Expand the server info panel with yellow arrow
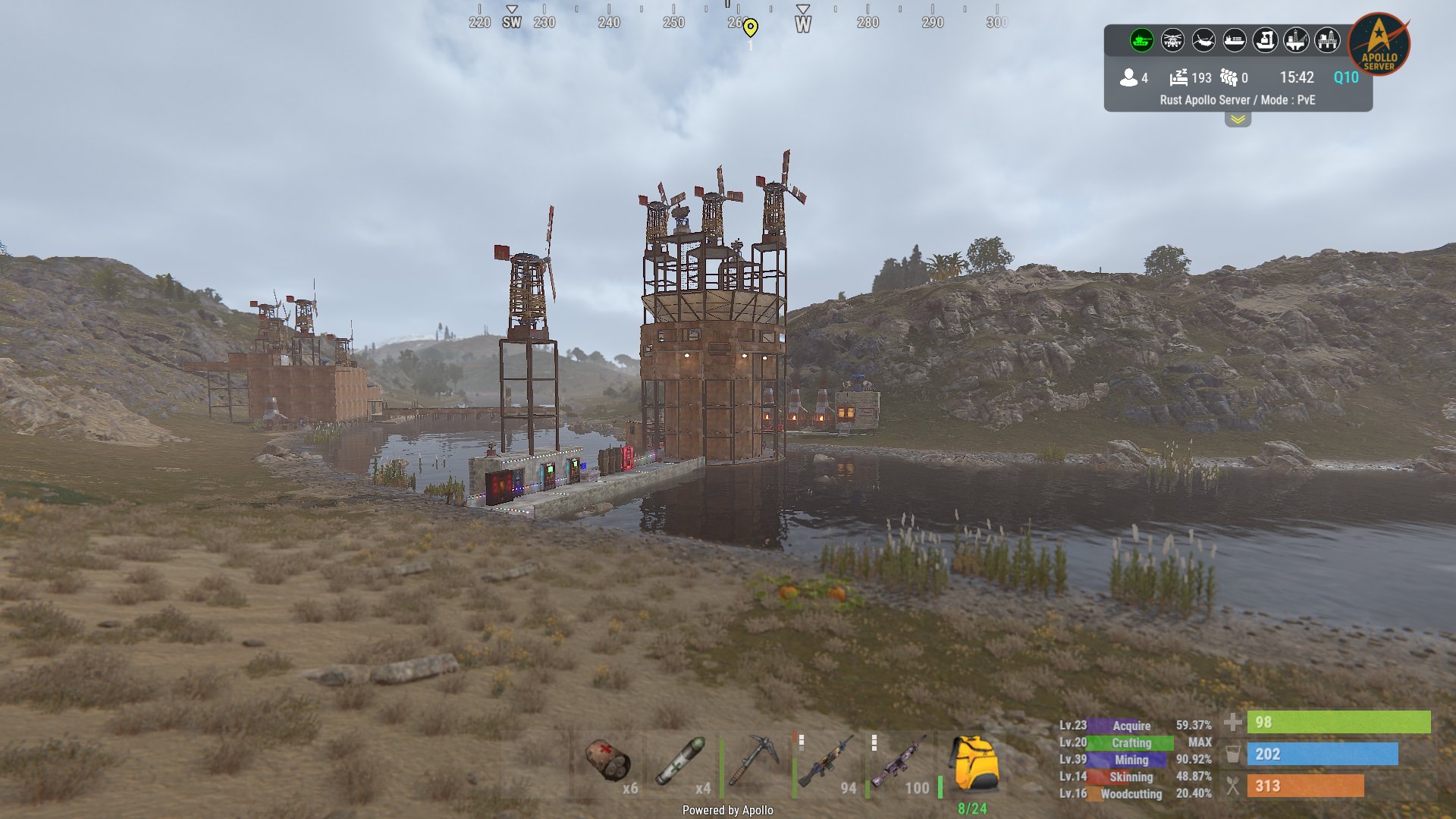 pos(1238,120)
